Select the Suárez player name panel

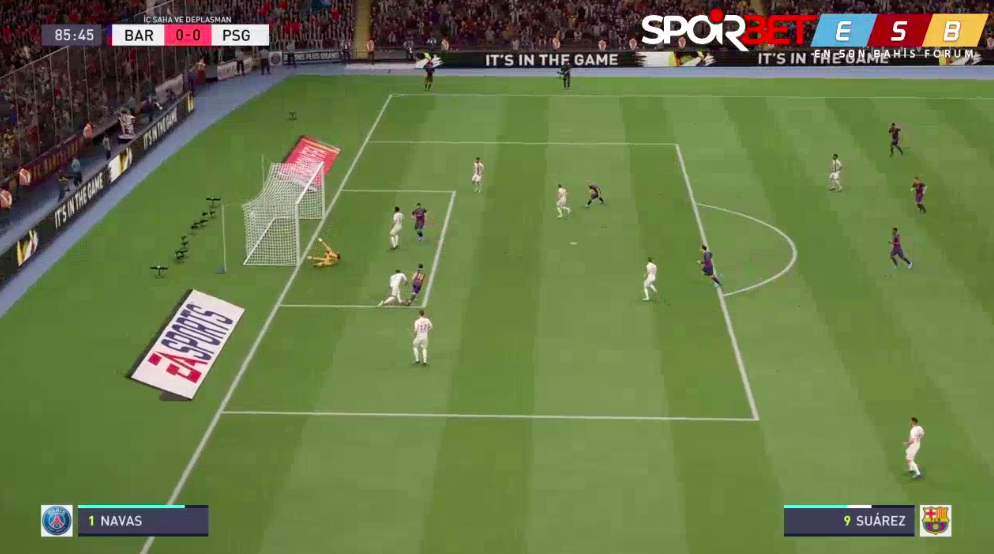849,521
